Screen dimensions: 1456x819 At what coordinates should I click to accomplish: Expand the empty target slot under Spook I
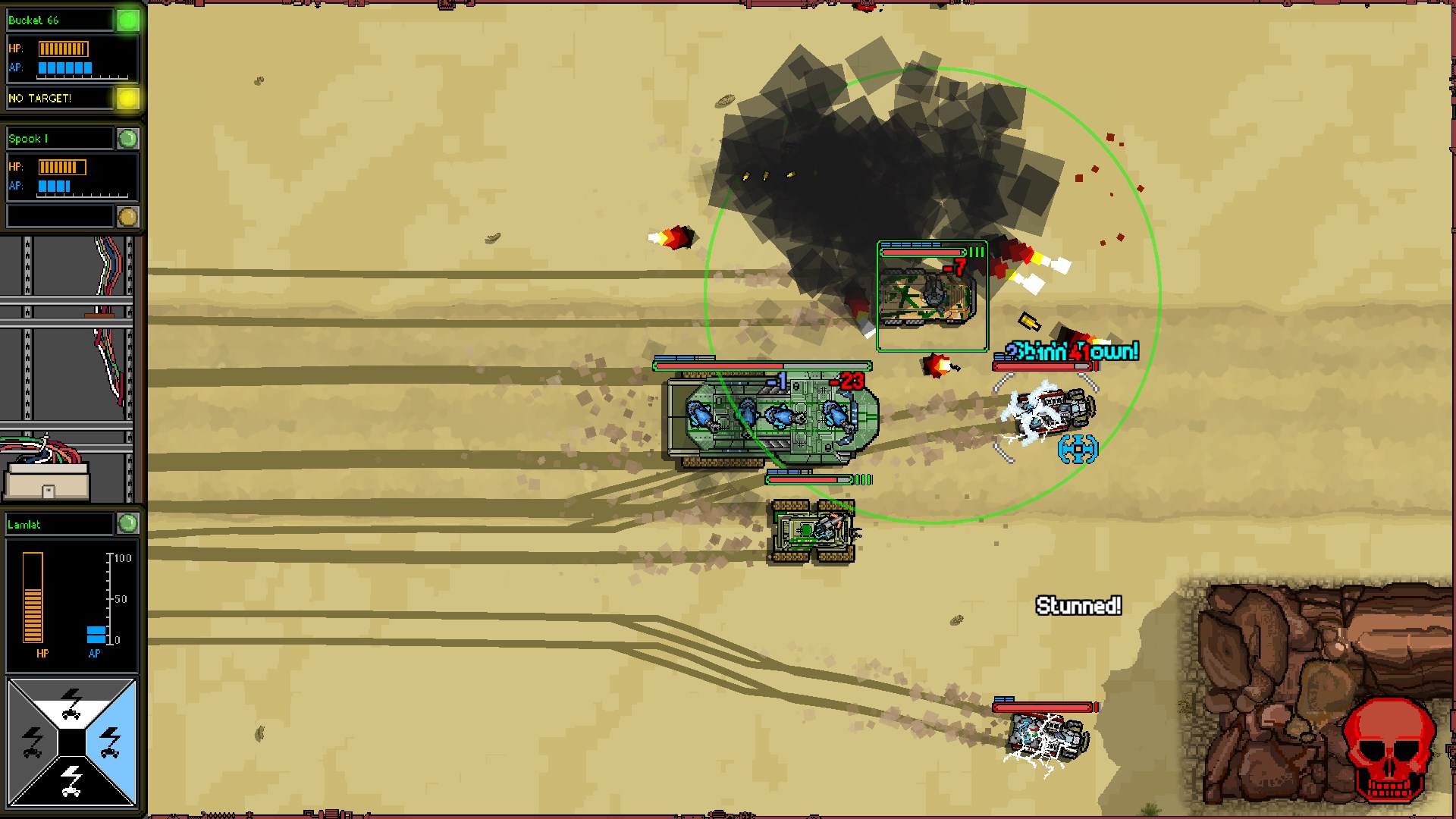pos(61,216)
